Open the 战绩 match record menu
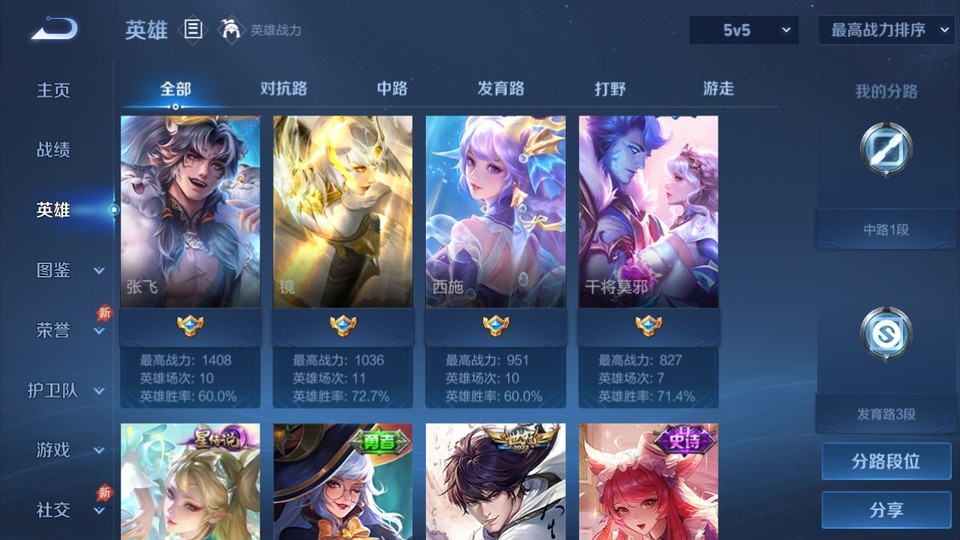The height and width of the screenshot is (540, 960). 54,150
